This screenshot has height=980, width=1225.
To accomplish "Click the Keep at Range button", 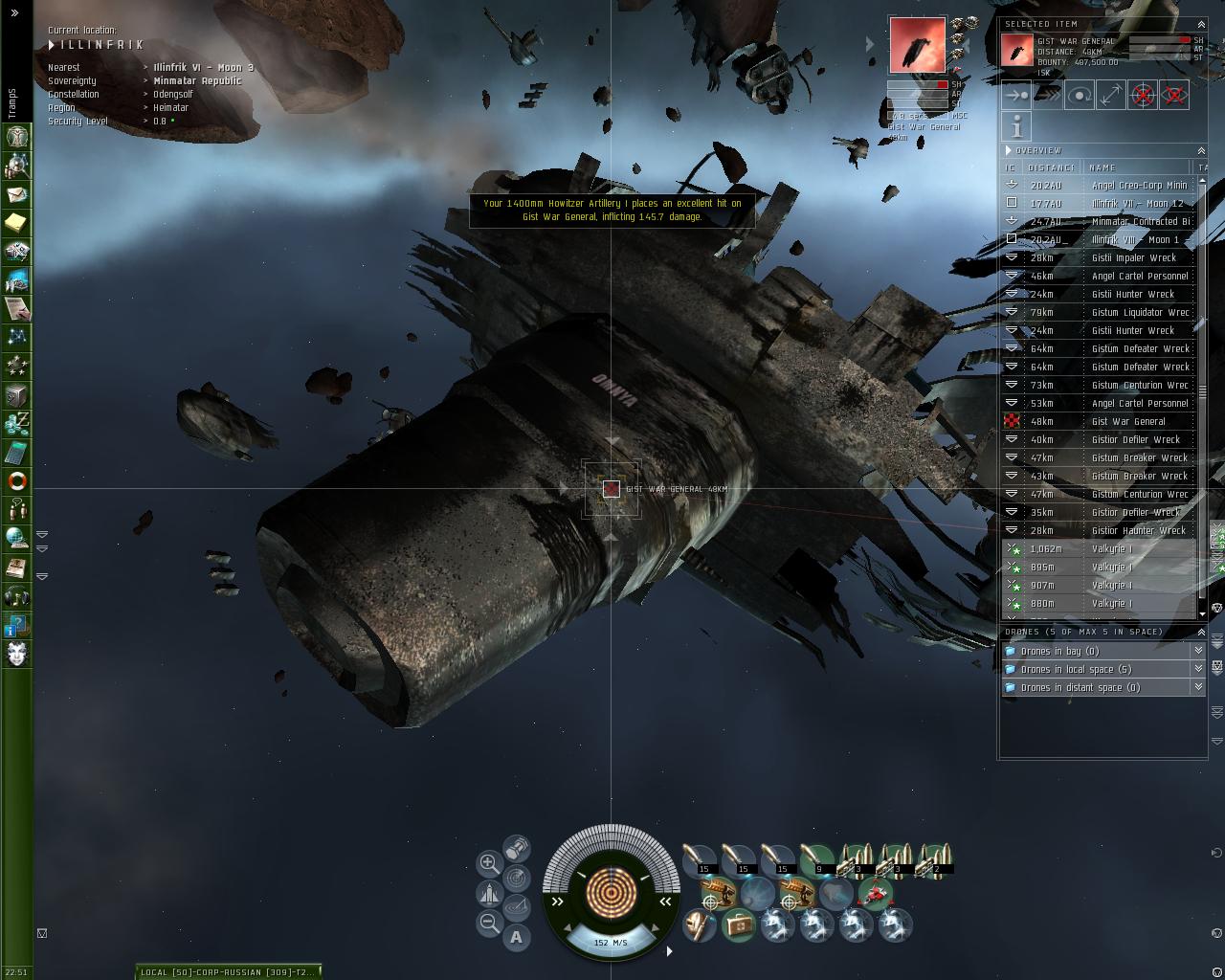I will pos(1111,96).
